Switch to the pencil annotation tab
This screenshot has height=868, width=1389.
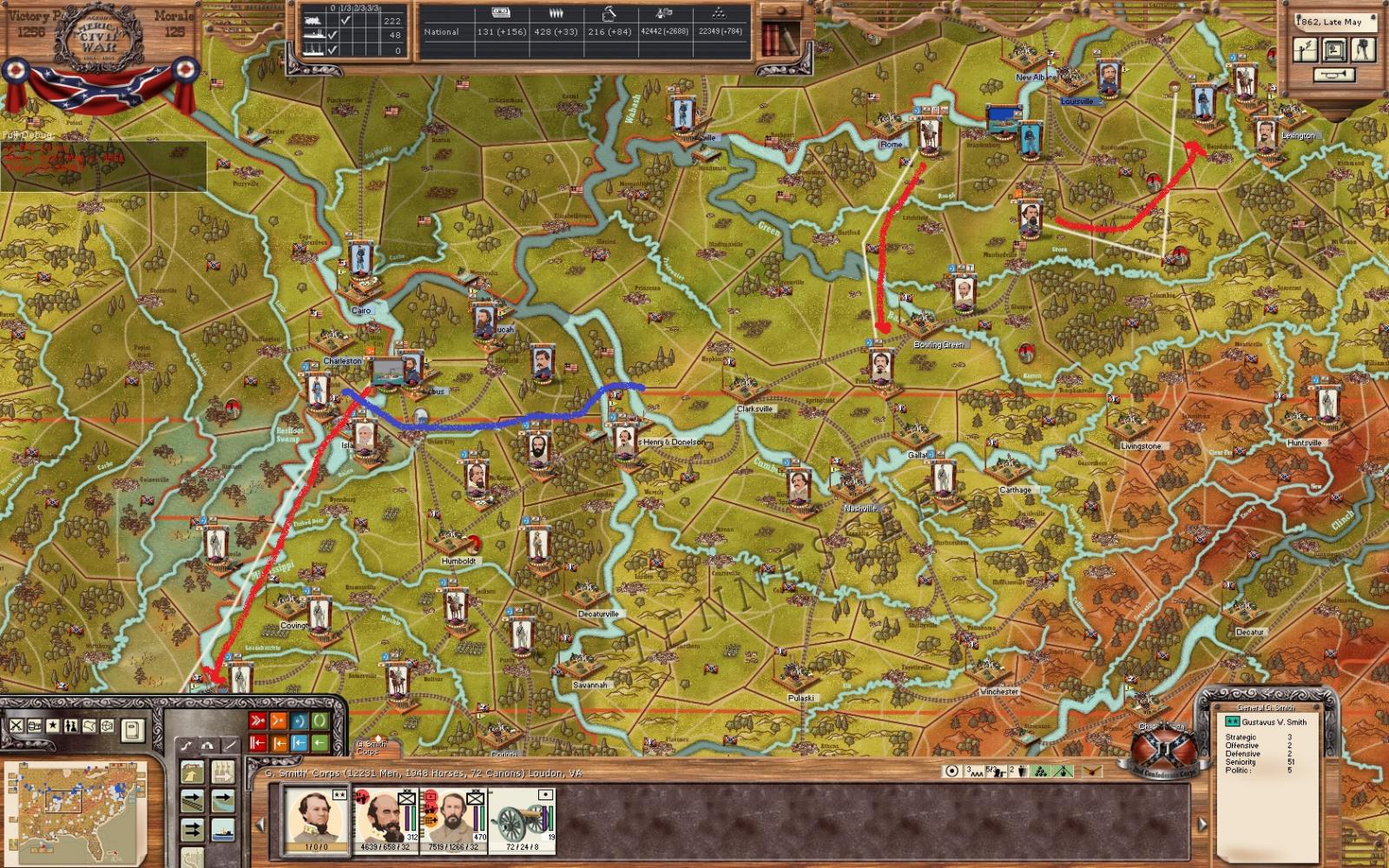tap(229, 745)
